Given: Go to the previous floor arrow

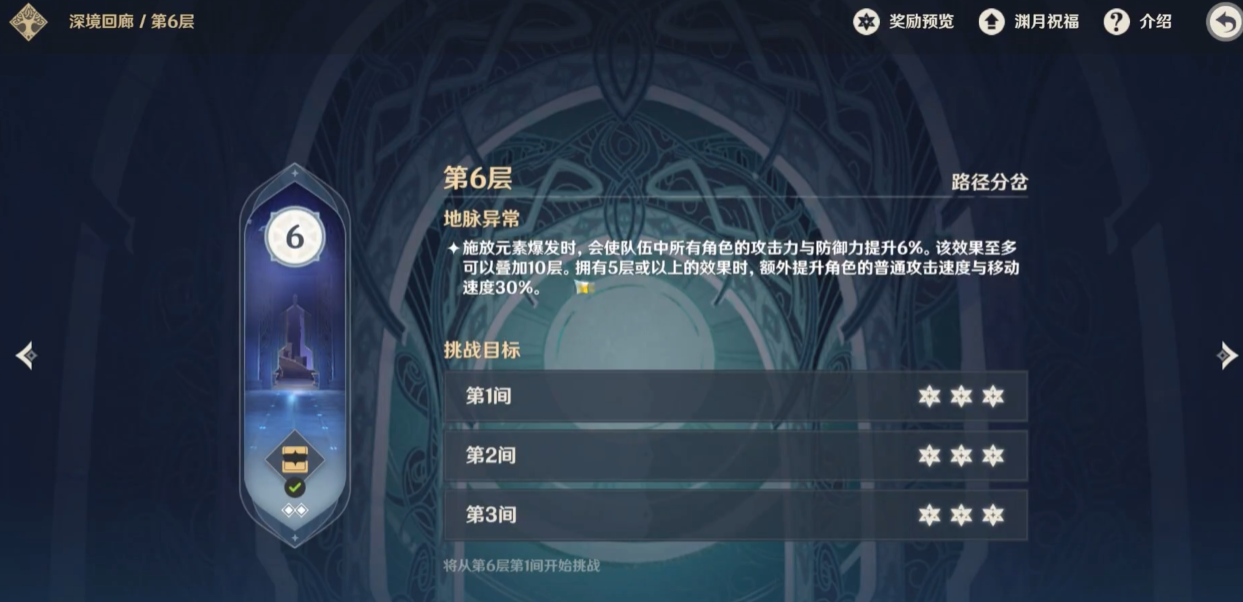Looking at the screenshot, I should pyautogui.click(x=26, y=355).
